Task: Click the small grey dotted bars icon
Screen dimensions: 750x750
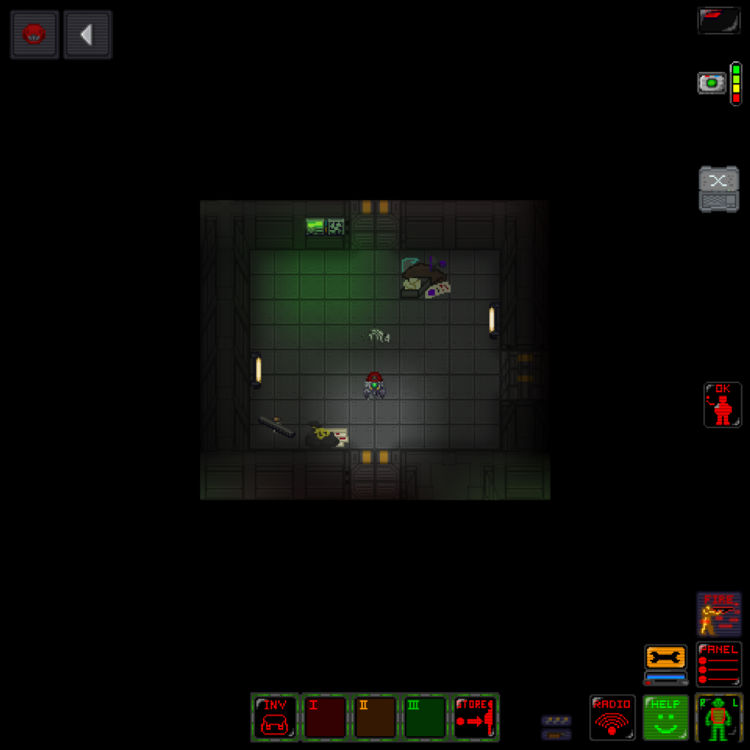Action: coord(556,727)
